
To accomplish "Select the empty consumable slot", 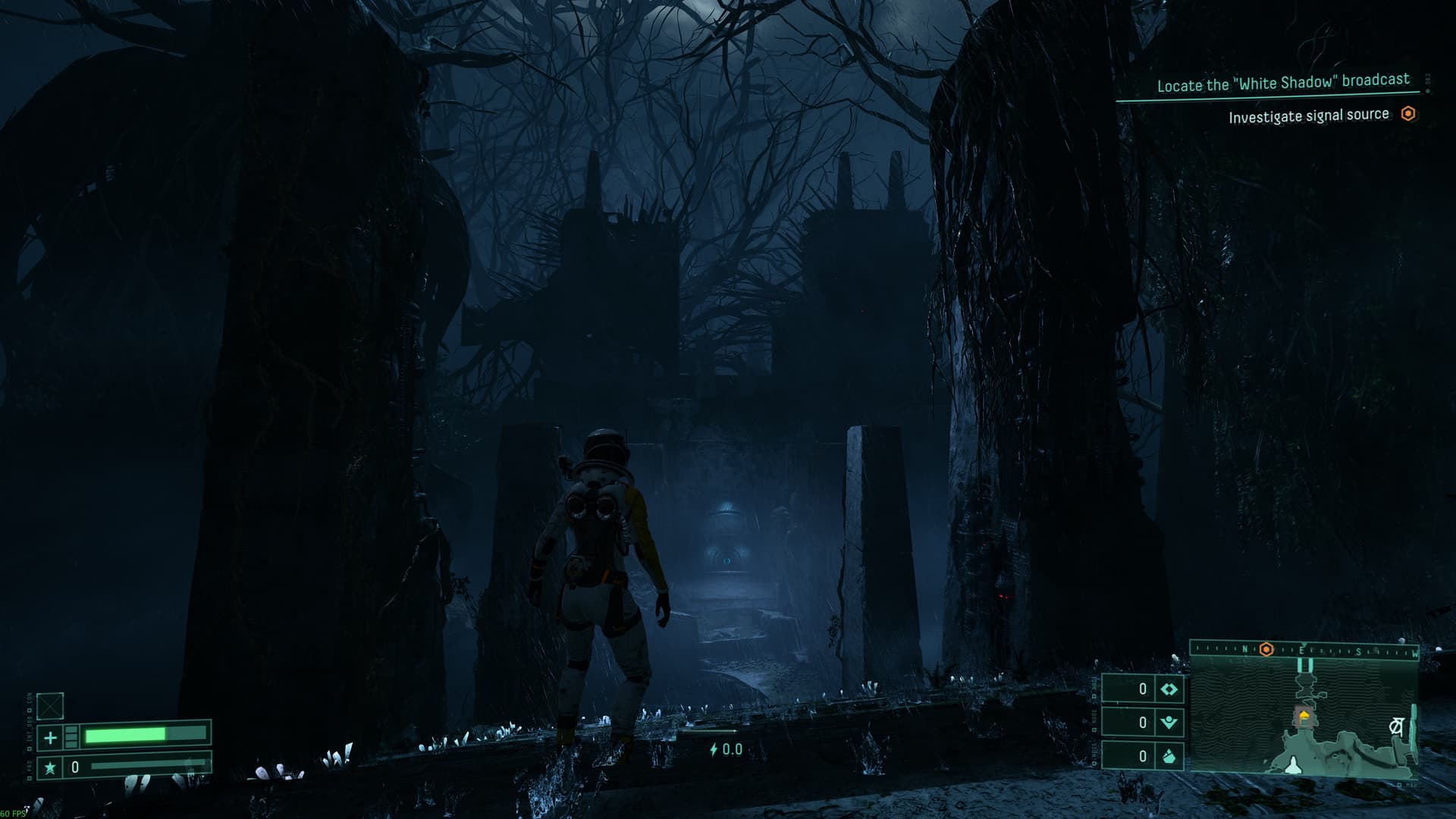I will (x=50, y=706).
